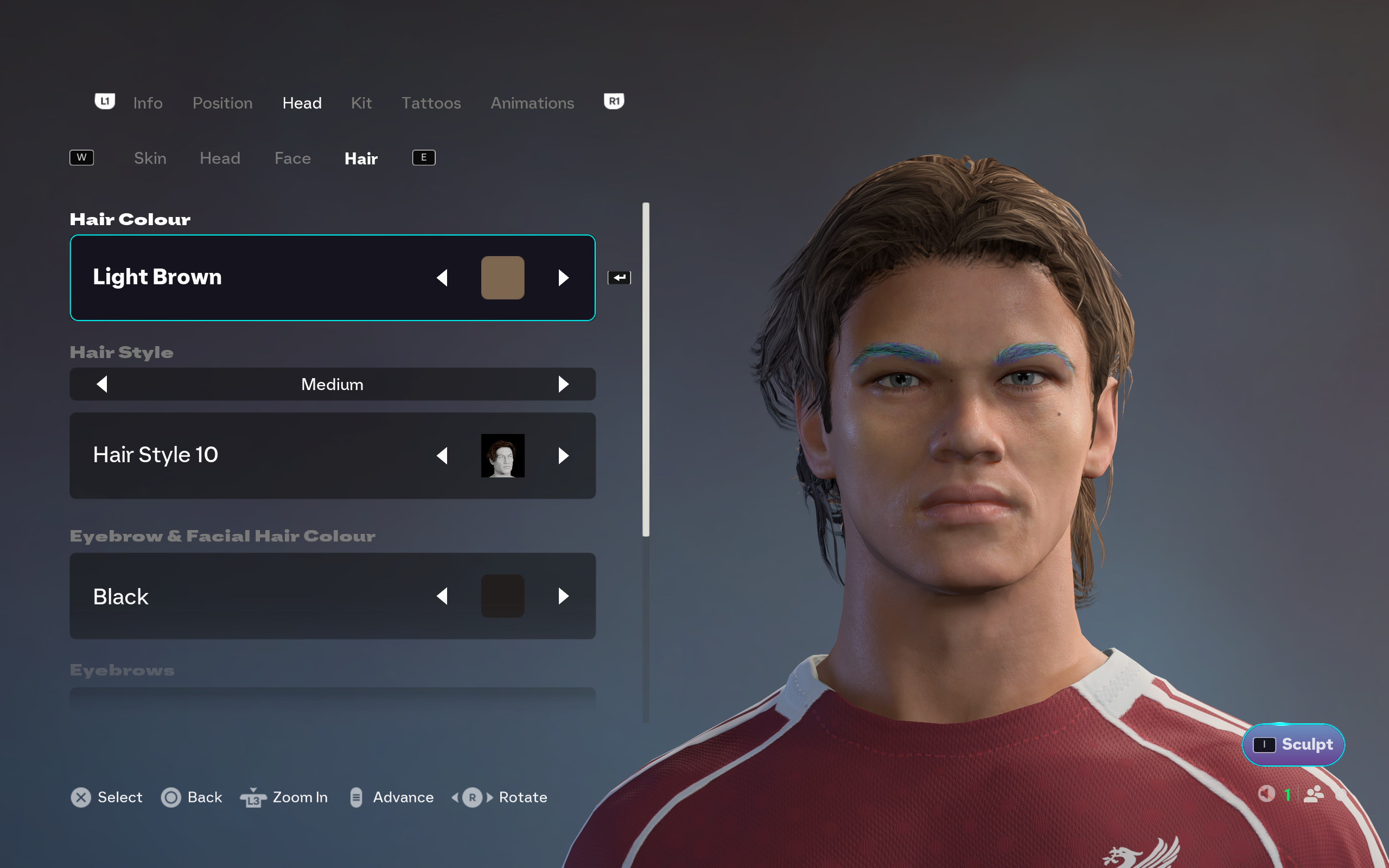Image resolution: width=1389 pixels, height=868 pixels.
Task: Click the previous hair colour arrow
Action: [x=442, y=278]
